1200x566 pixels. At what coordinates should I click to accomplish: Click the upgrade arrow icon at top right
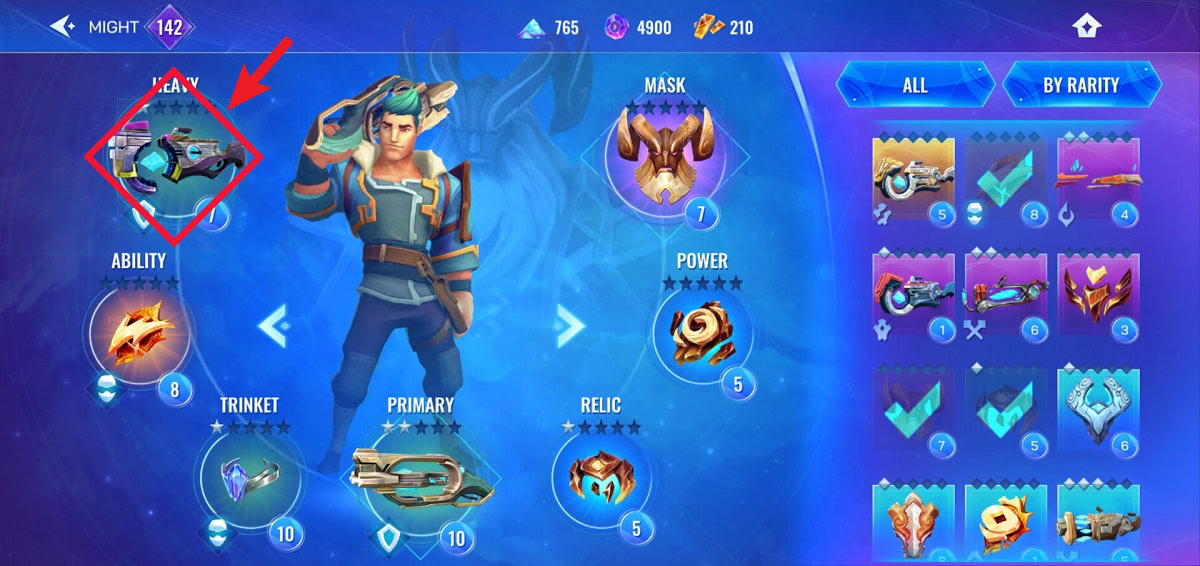click(1087, 27)
